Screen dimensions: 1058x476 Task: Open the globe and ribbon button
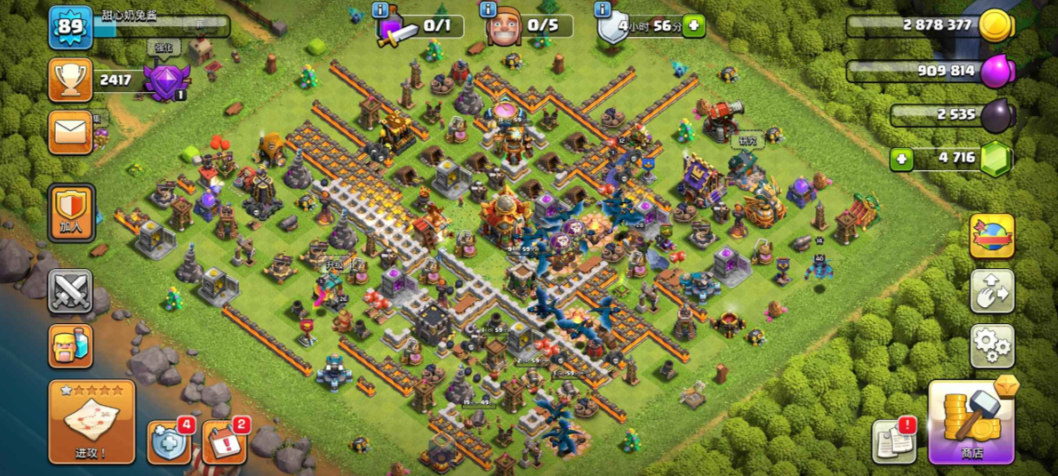[x=991, y=236]
